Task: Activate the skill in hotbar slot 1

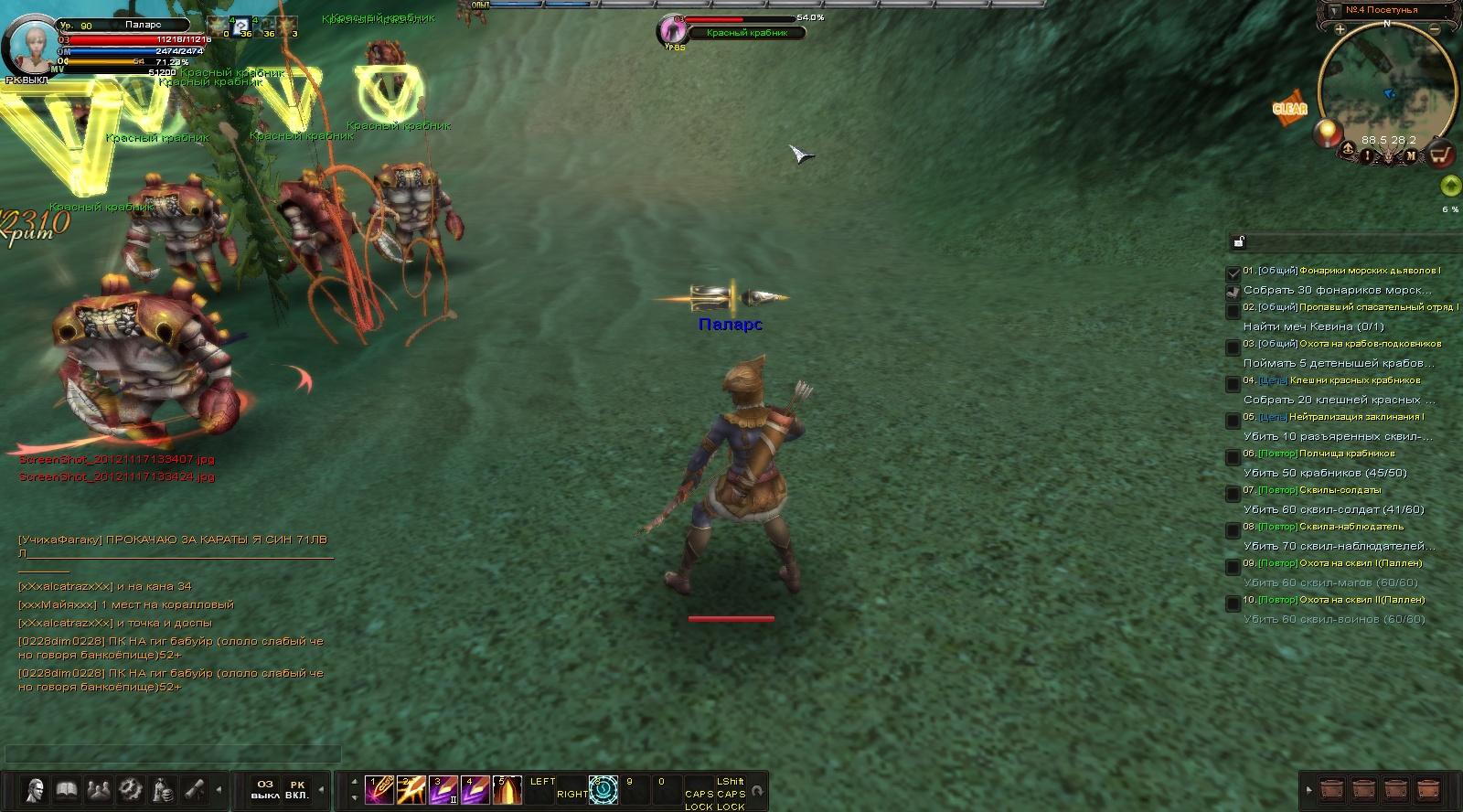Action: click(x=379, y=789)
